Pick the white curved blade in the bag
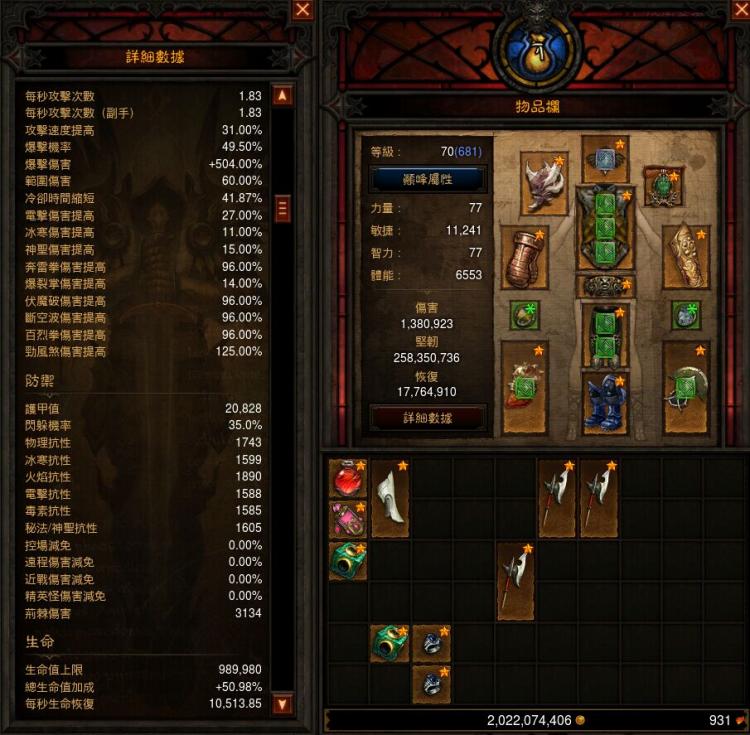The height and width of the screenshot is (735, 750). coord(389,499)
